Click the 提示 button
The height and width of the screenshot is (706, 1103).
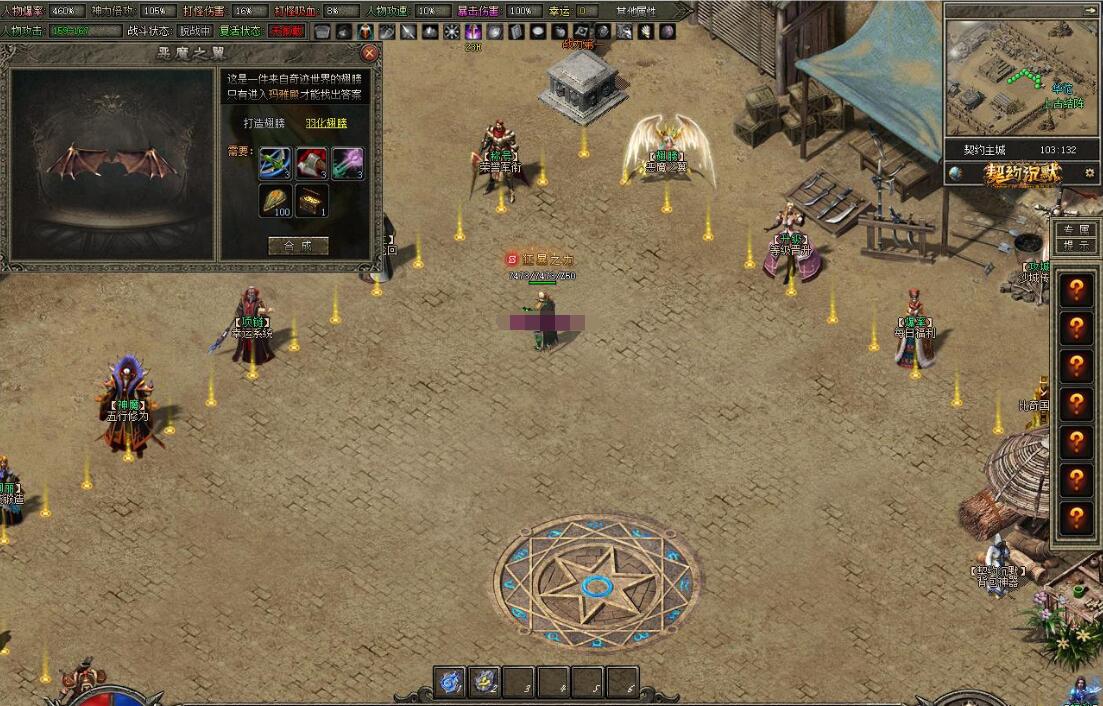tap(1077, 245)
